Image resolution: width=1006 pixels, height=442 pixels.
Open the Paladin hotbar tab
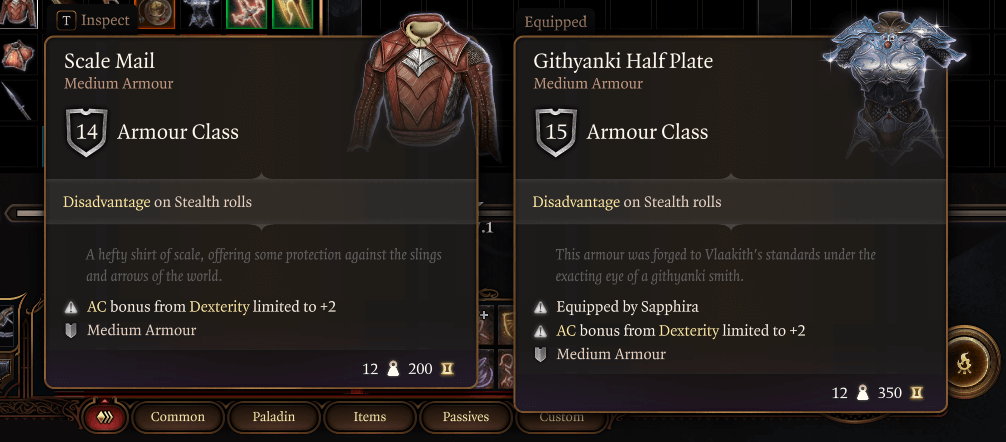272,417
